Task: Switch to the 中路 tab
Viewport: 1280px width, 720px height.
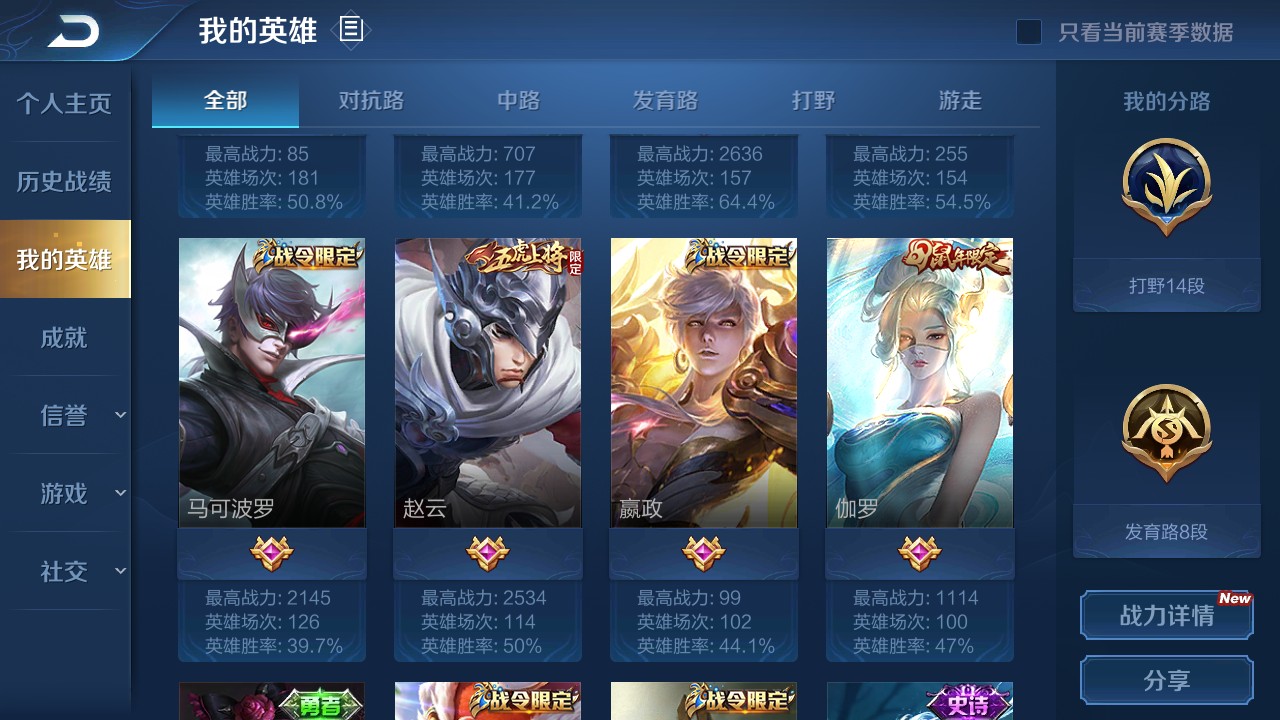Action: pyautogui.click(x=517, y=100)
